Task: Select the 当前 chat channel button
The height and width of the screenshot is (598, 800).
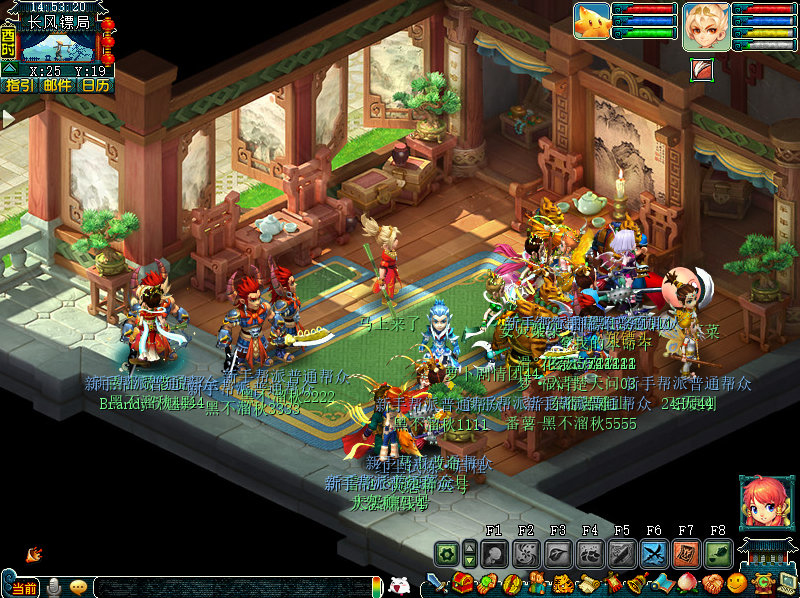Action: pos(24,587)
